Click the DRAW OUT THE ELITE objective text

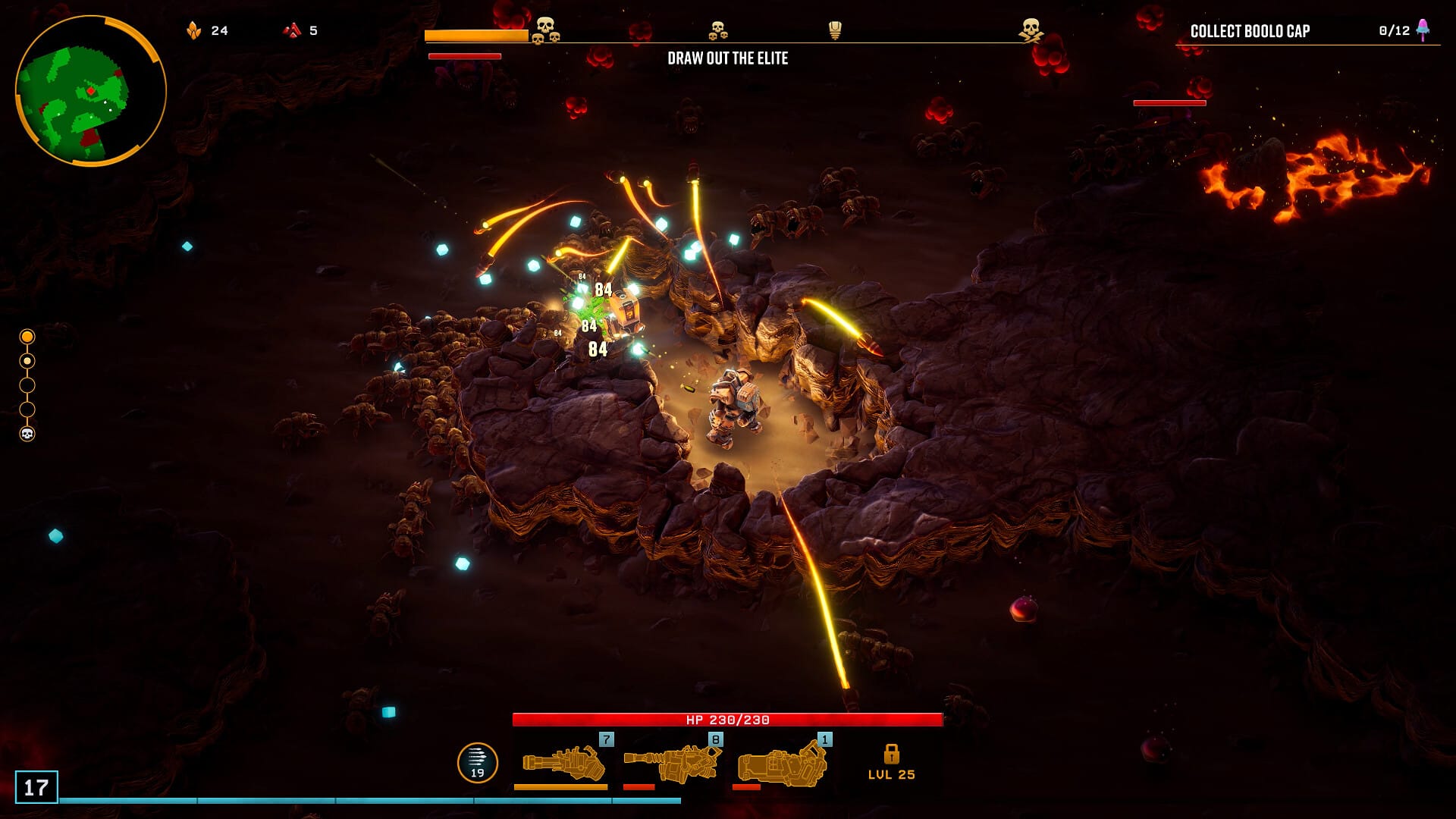point(728,58)
